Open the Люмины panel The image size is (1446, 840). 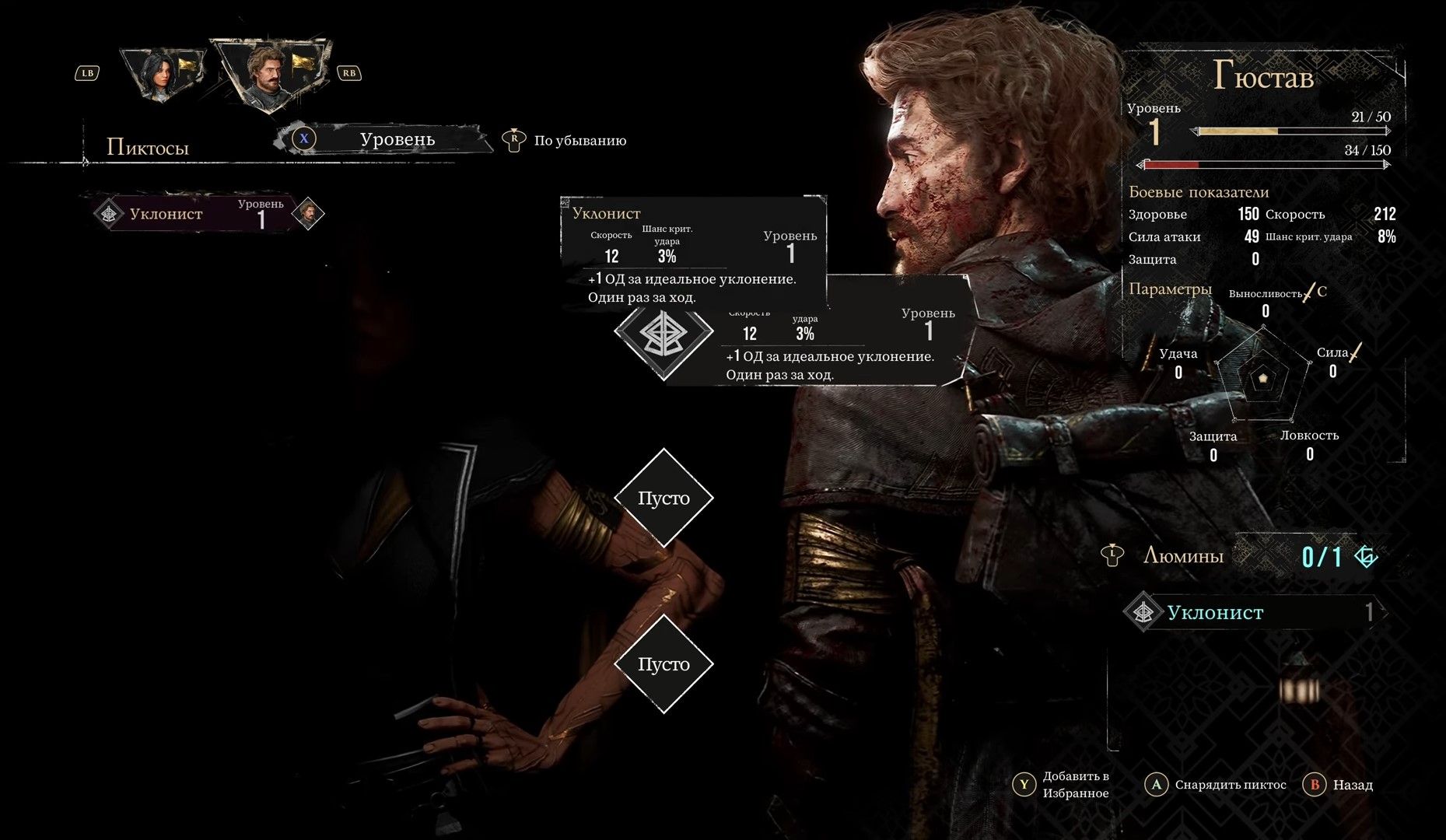point(1182,555)
